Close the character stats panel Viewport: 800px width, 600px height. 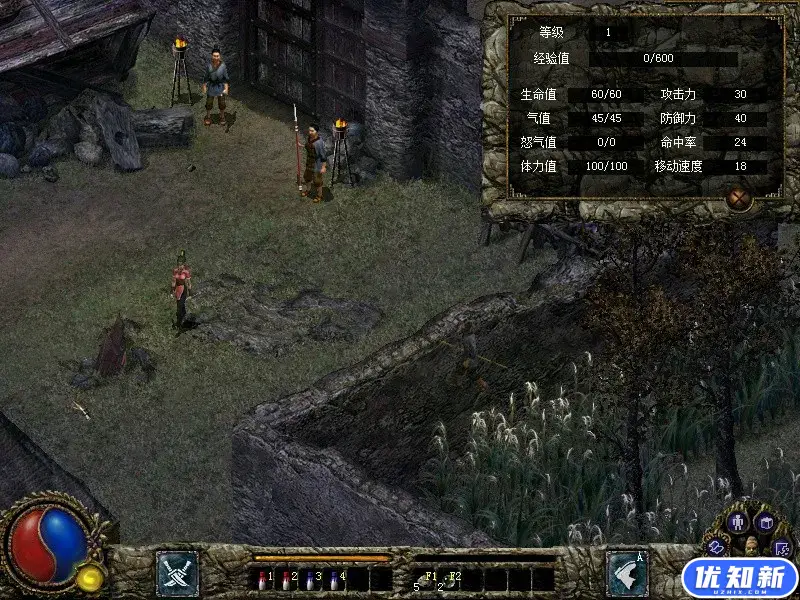click(738, 198)
